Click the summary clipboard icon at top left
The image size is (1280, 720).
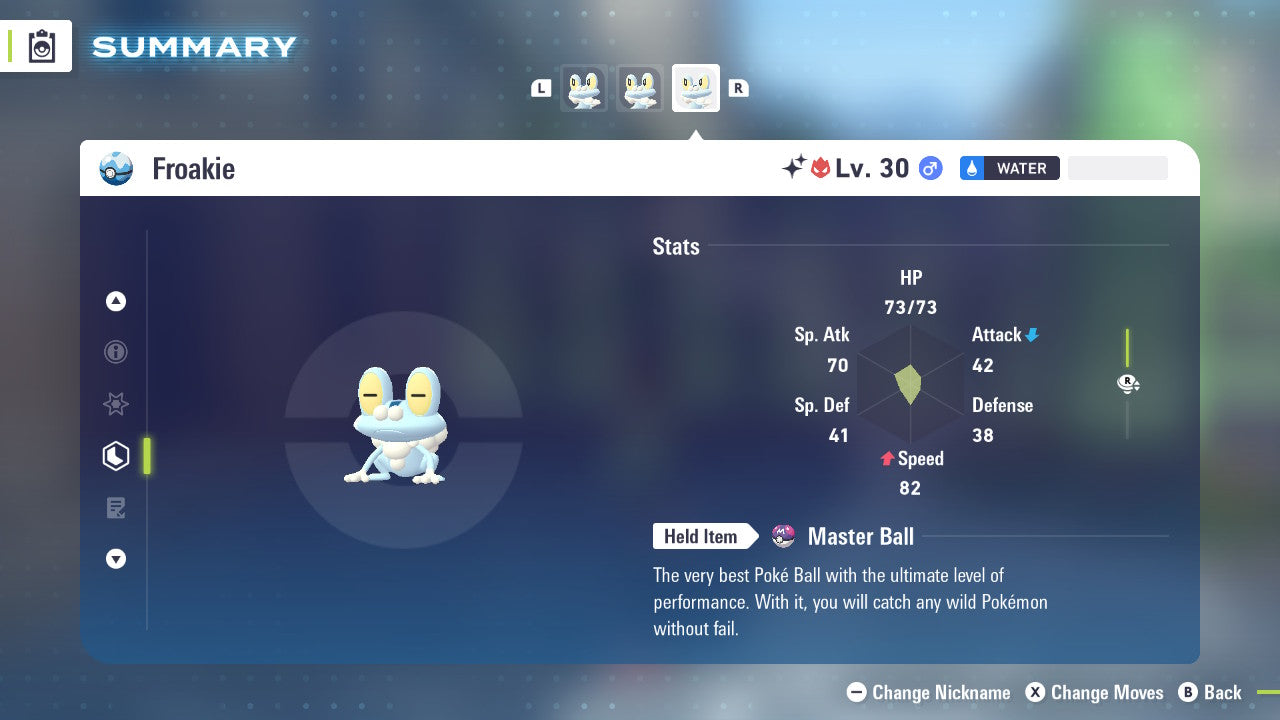[x=42, y=46]
